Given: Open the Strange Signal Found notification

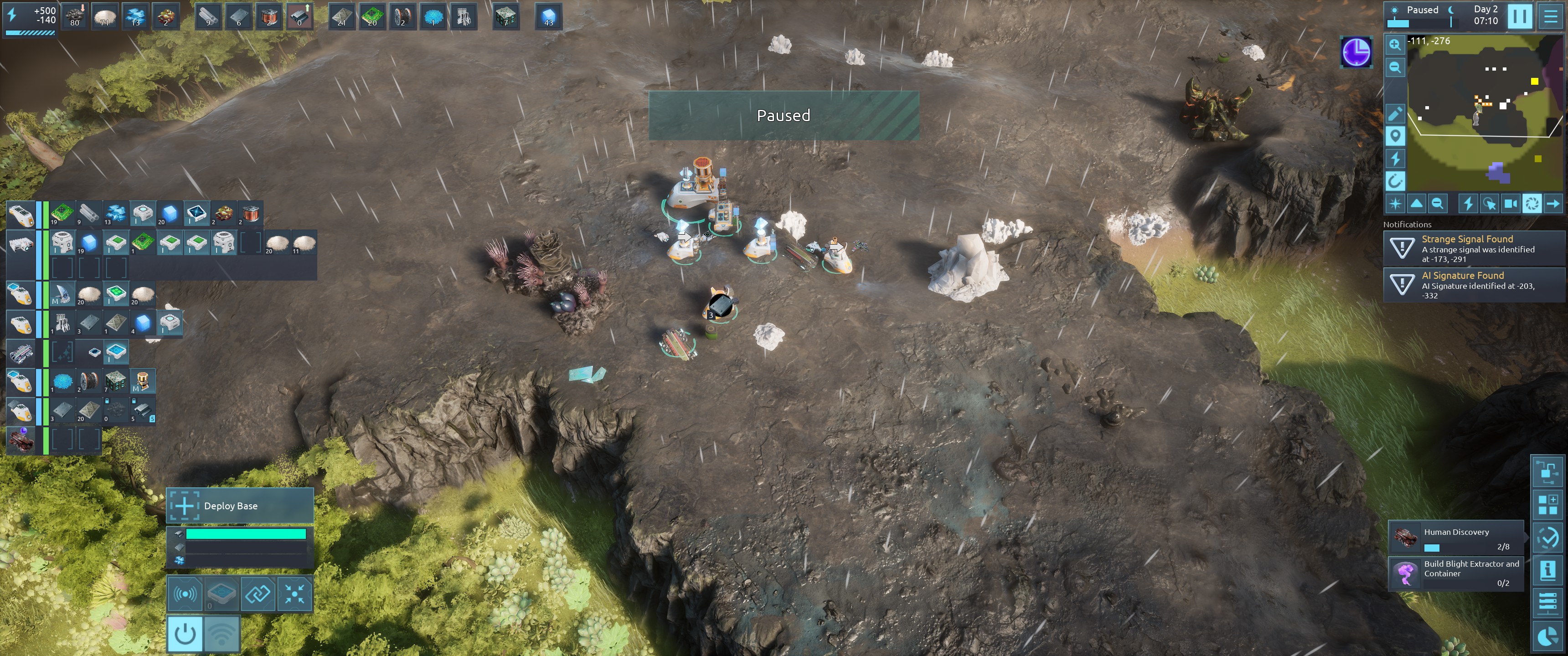Looking at the screenshot, I should pyautogui.click(x=1473, y=249).
